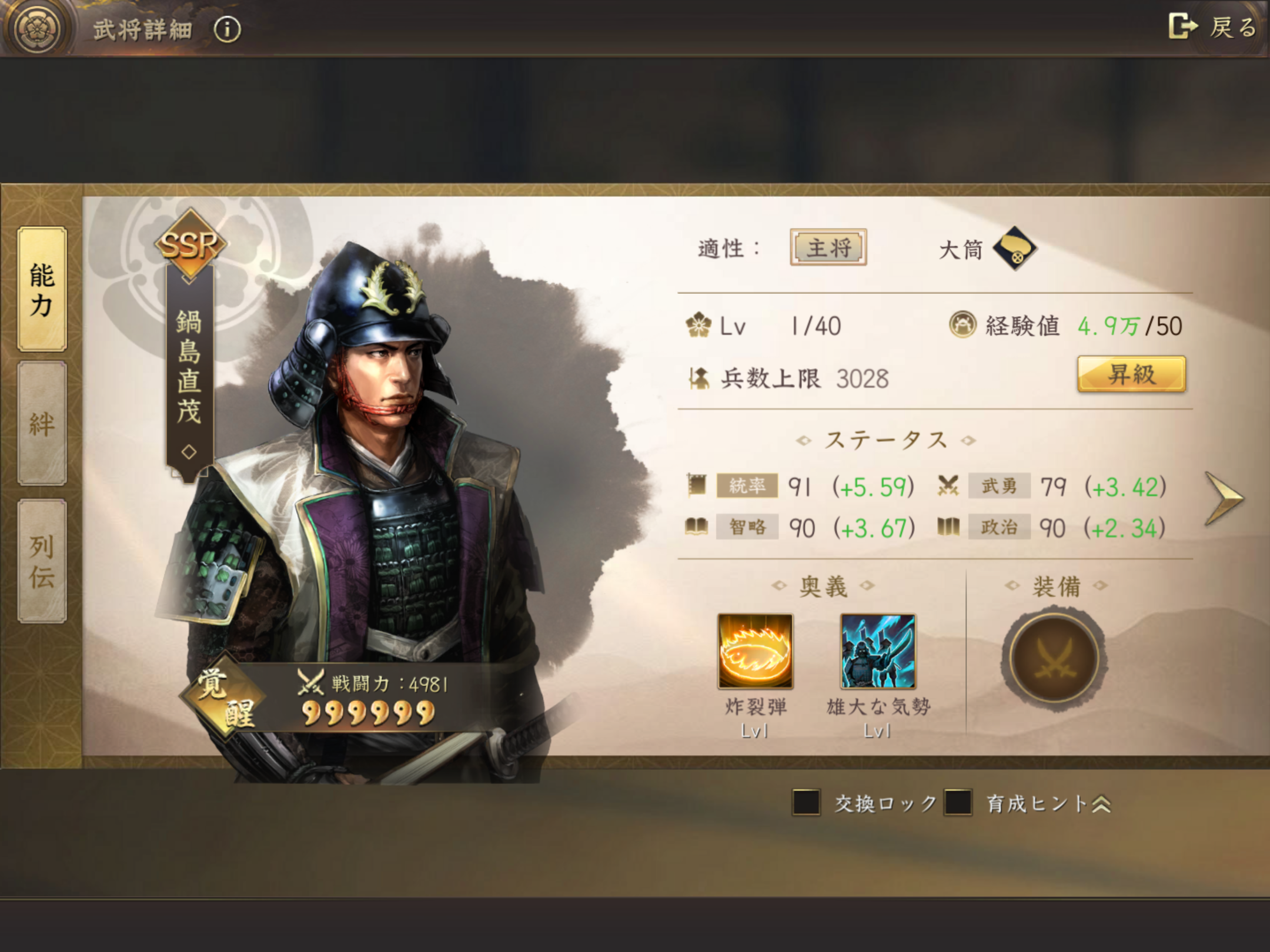
Task: Show the 列伝 biography tab
Action: (x=42, y=561)
